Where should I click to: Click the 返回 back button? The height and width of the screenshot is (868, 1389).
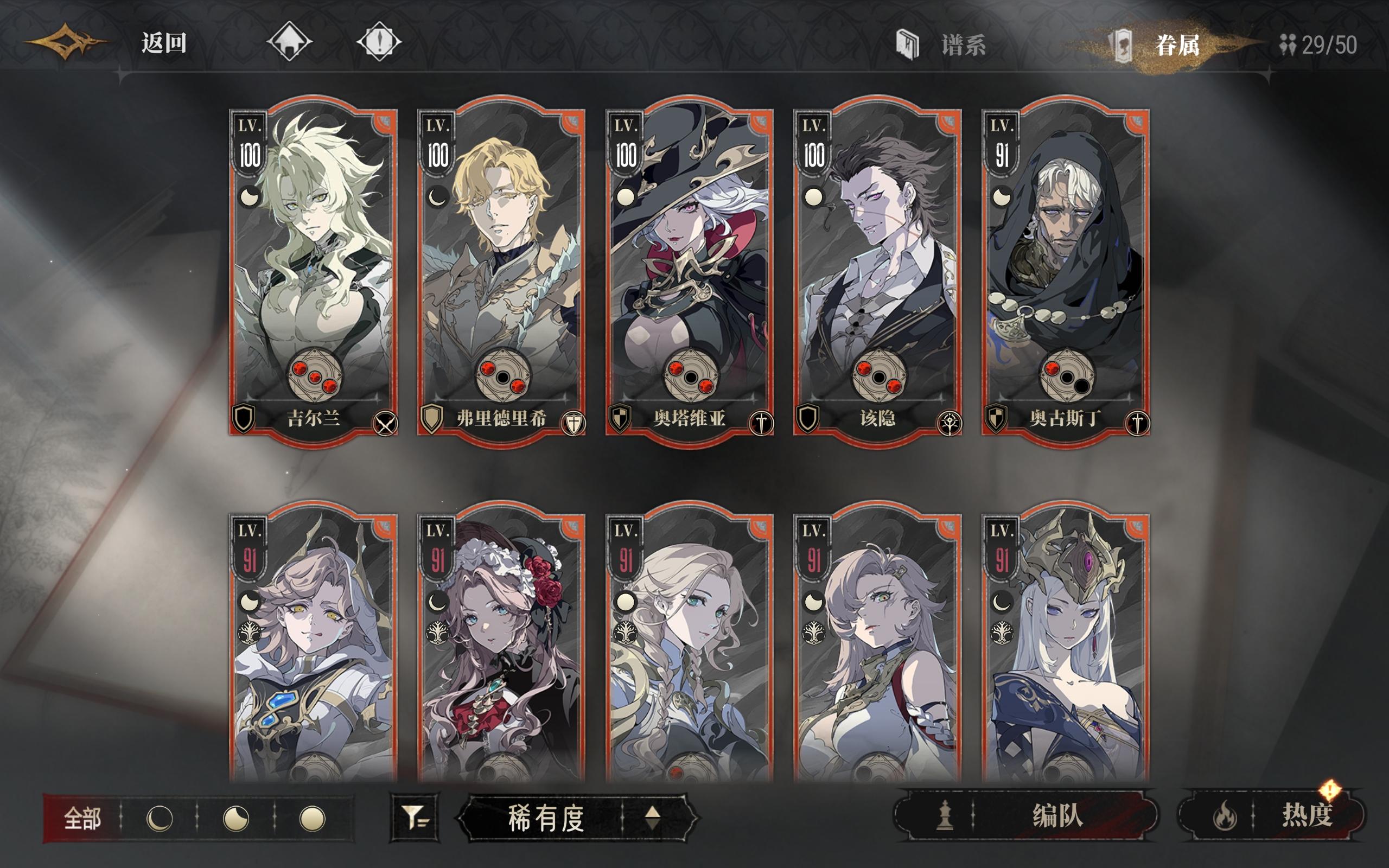click(161, 42)
